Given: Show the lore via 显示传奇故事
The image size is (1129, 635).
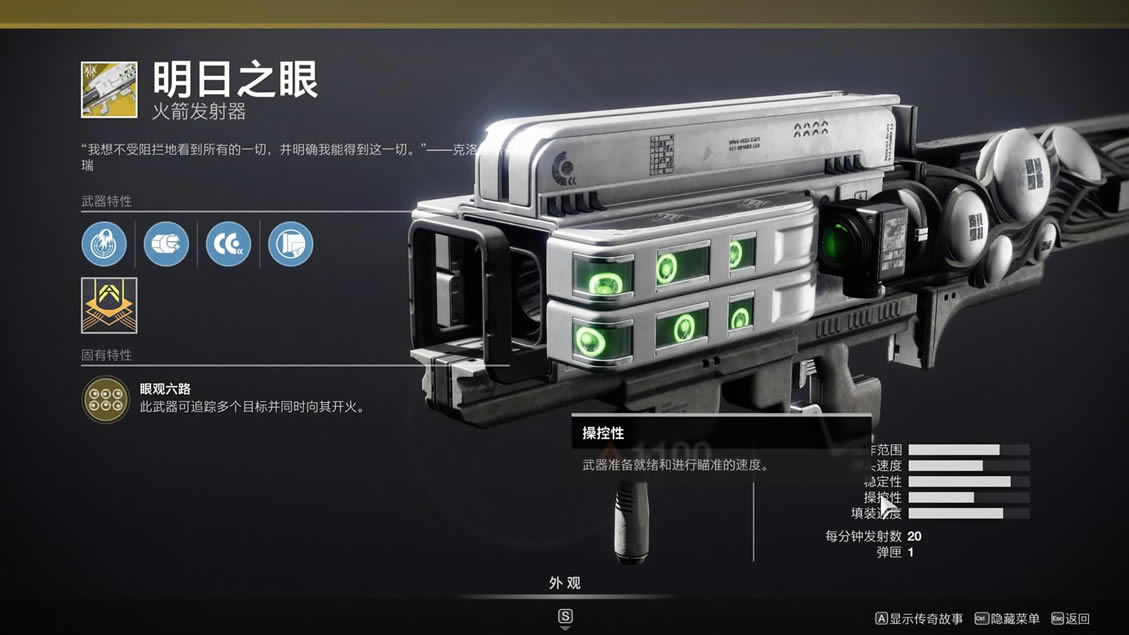Looking at the screenshot, I should pos(919,619).
